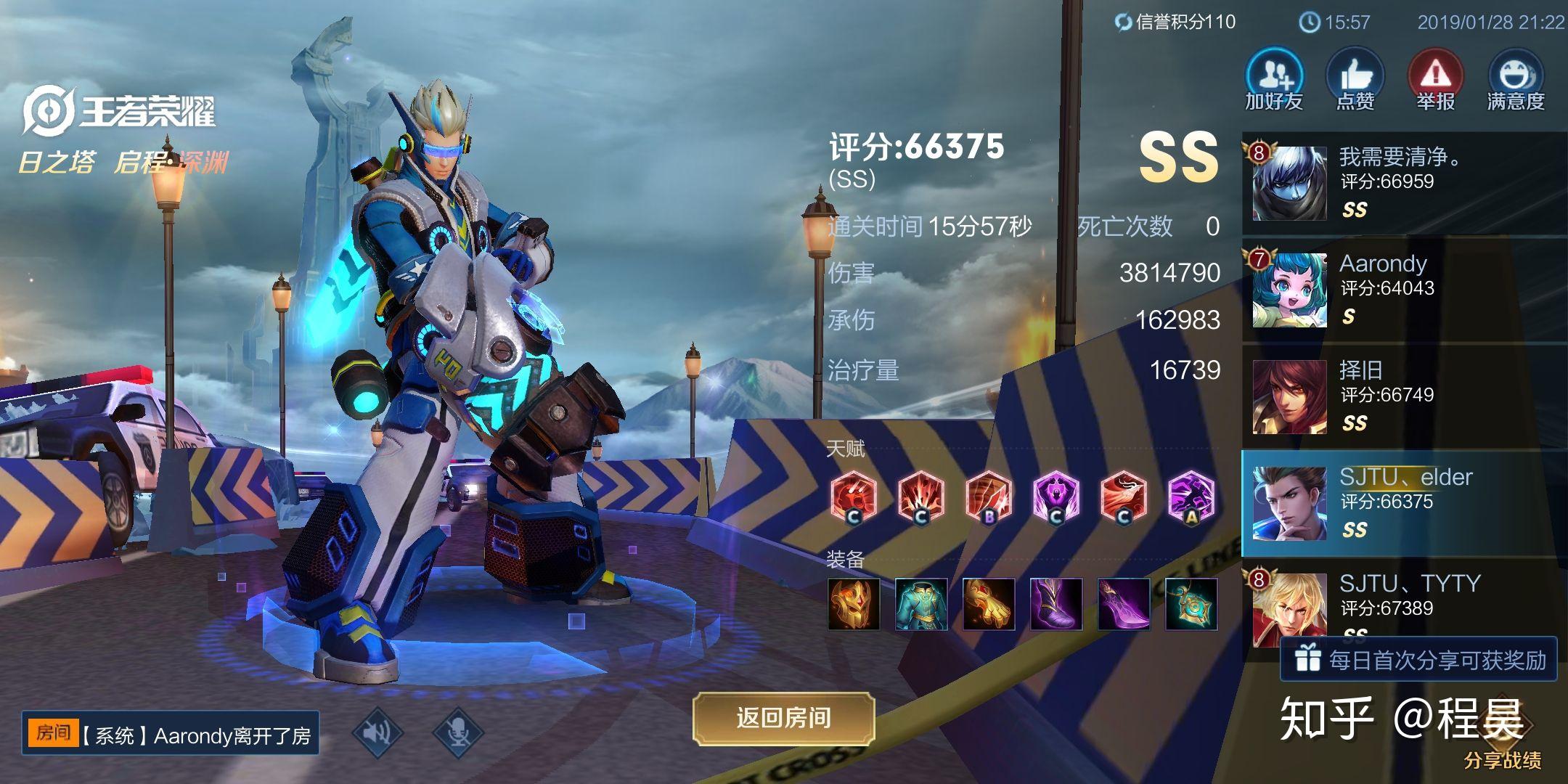Click the 返回房间 return to room button
This screenshot has height=784, width=1568.
click(x=783, y=718)
